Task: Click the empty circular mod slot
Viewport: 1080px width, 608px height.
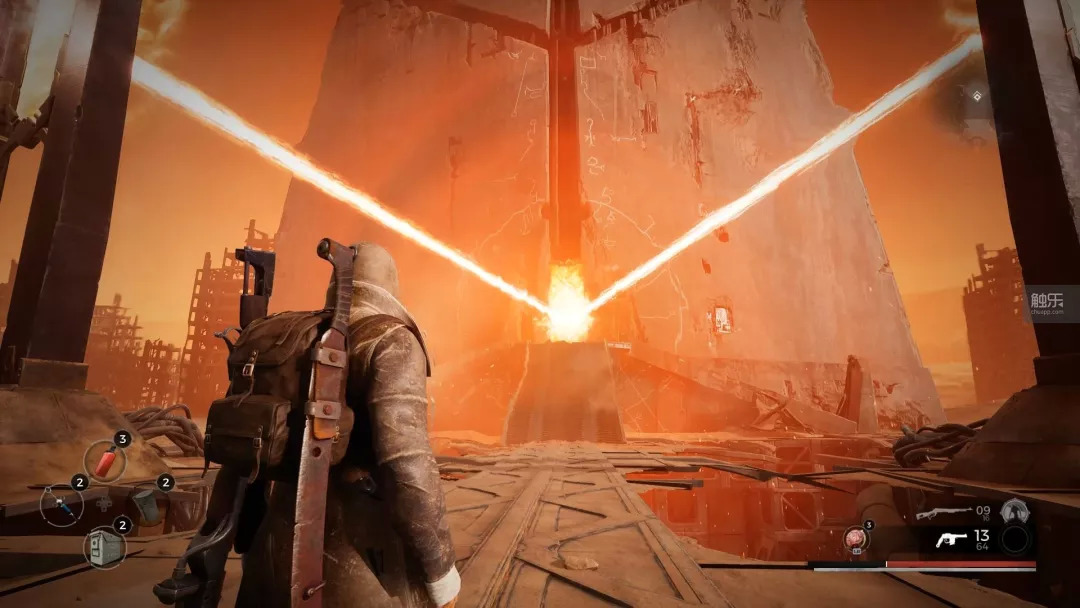Action: [x=1017, y=540]
